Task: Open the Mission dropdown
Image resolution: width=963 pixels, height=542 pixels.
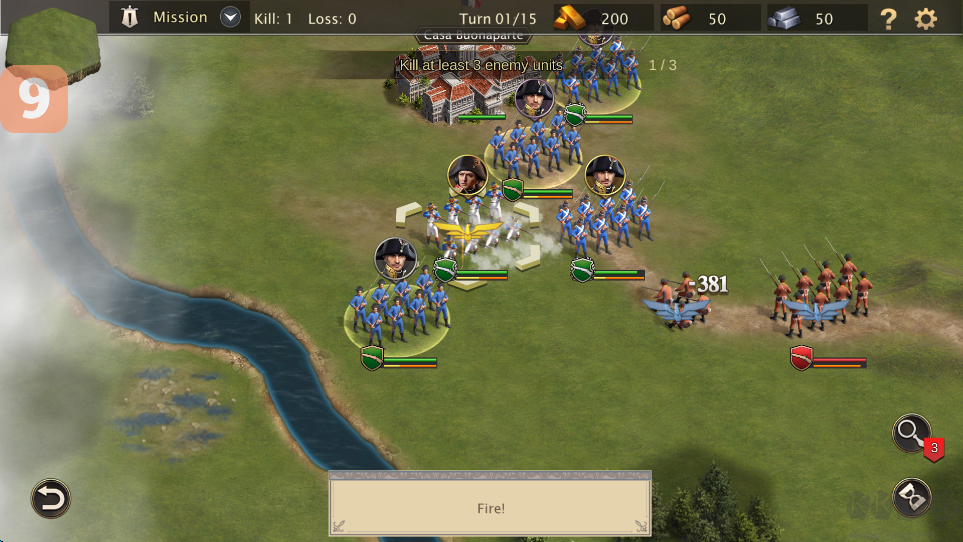Action: pyautogui.click(x=231, y=17)
